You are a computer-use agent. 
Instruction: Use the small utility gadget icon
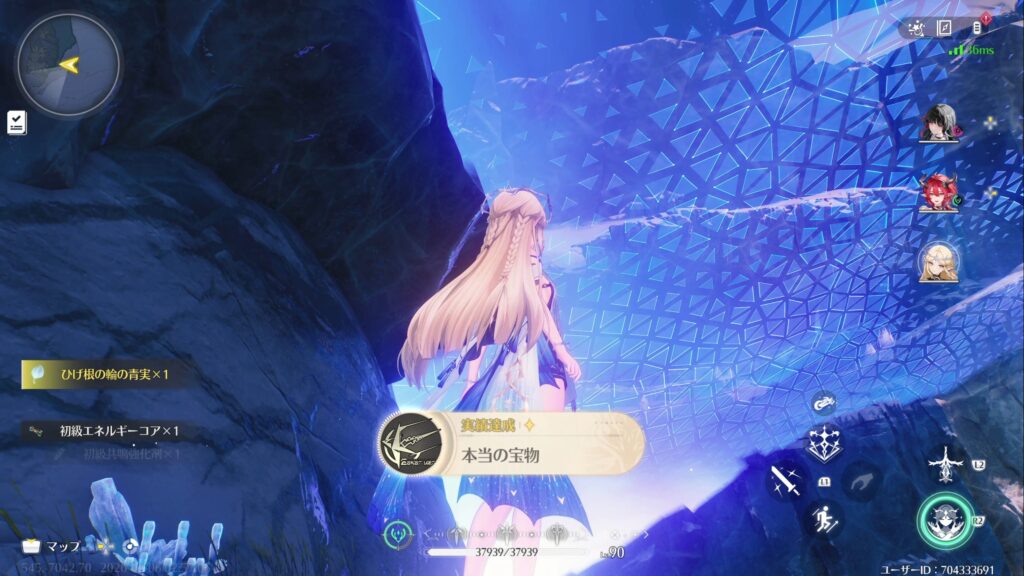click(824, 405)
